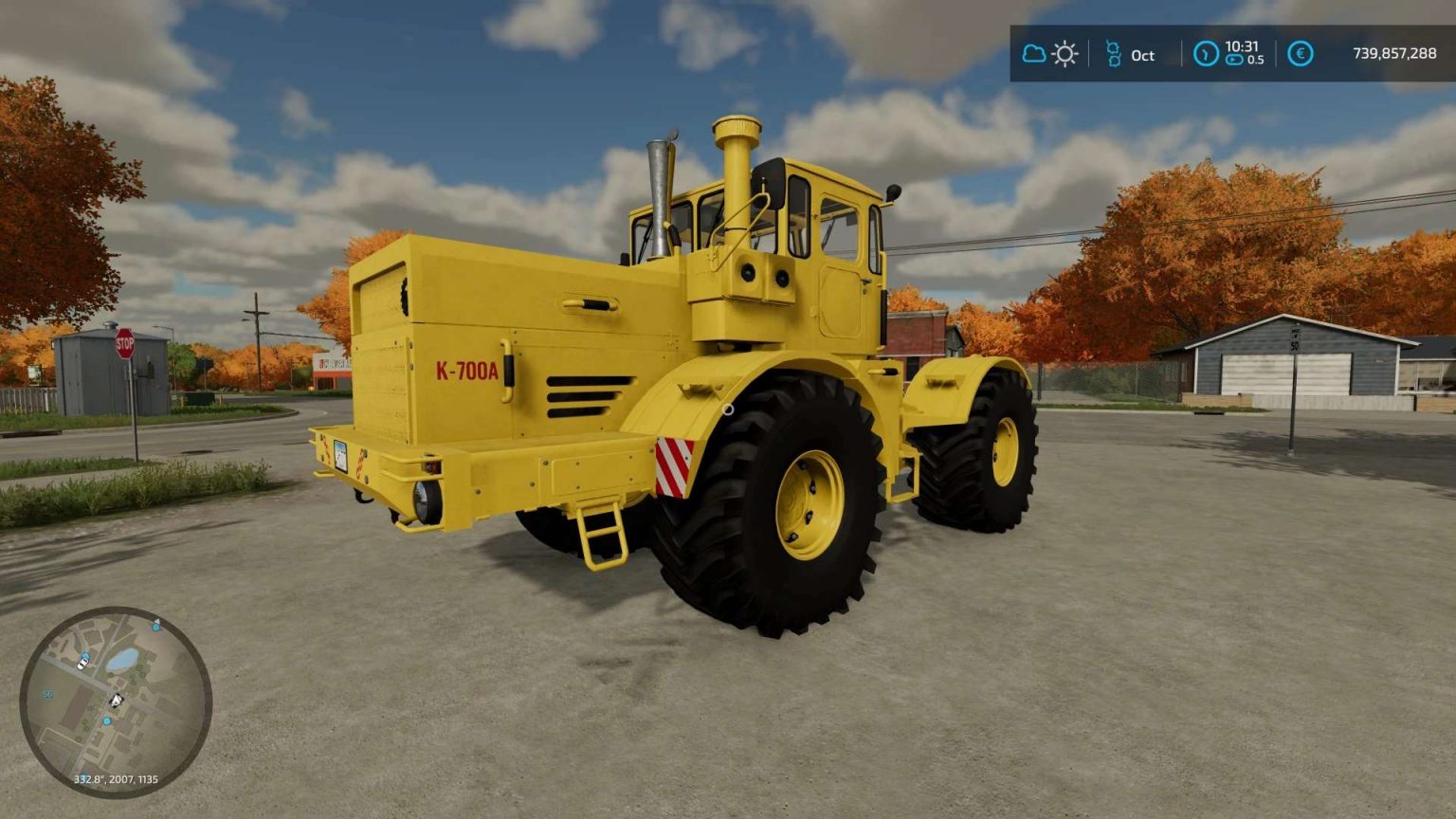Click the precipitation forecast icon beside Oct
This screenshot has height=819, width=1456.
coord(1116,54)
